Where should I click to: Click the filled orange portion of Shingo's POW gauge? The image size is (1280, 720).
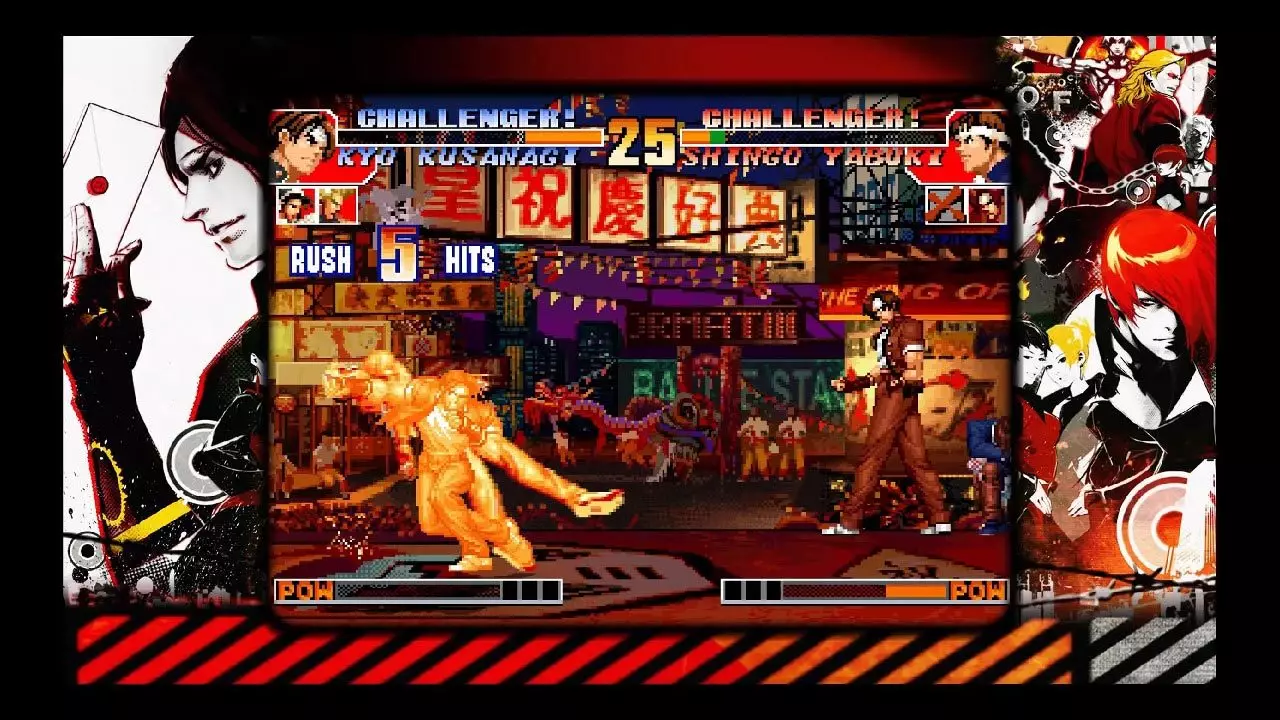click(x=917, y=590)
